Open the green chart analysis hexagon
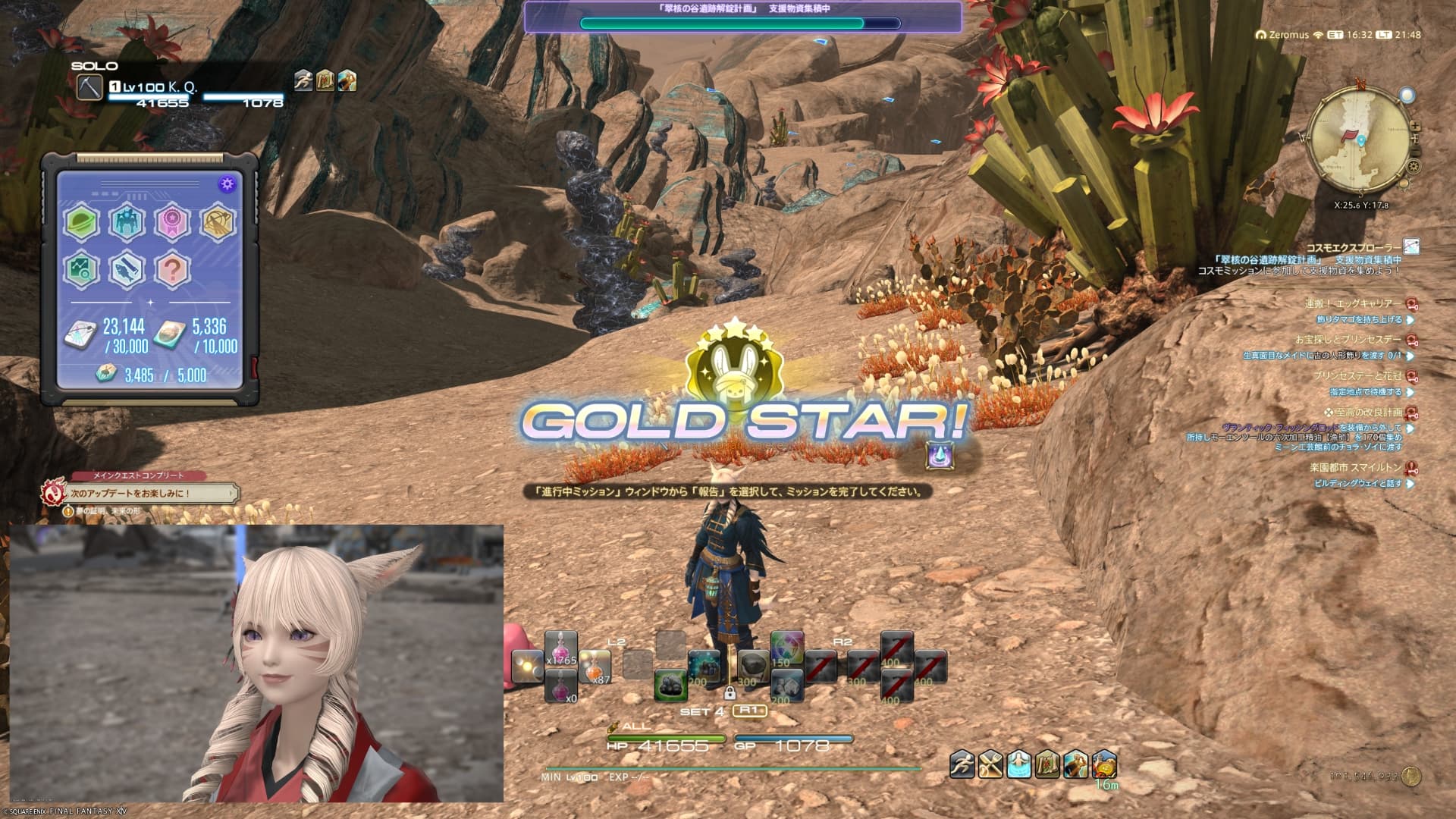The height and width of the screenshot is (819, 1456). (x=81, y=268)
